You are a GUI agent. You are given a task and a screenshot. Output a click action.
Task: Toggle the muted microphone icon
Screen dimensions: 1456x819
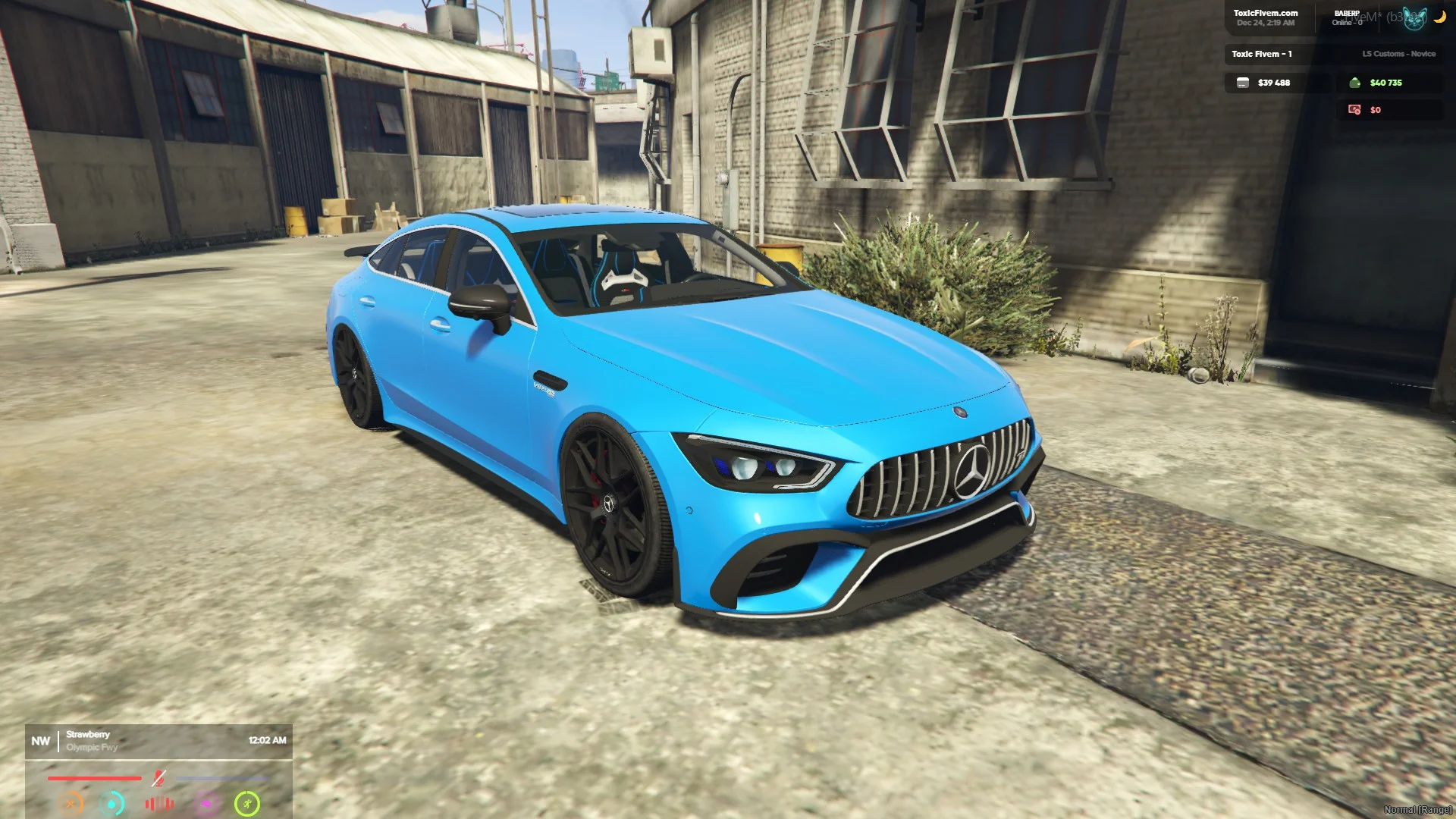point(158,778)
